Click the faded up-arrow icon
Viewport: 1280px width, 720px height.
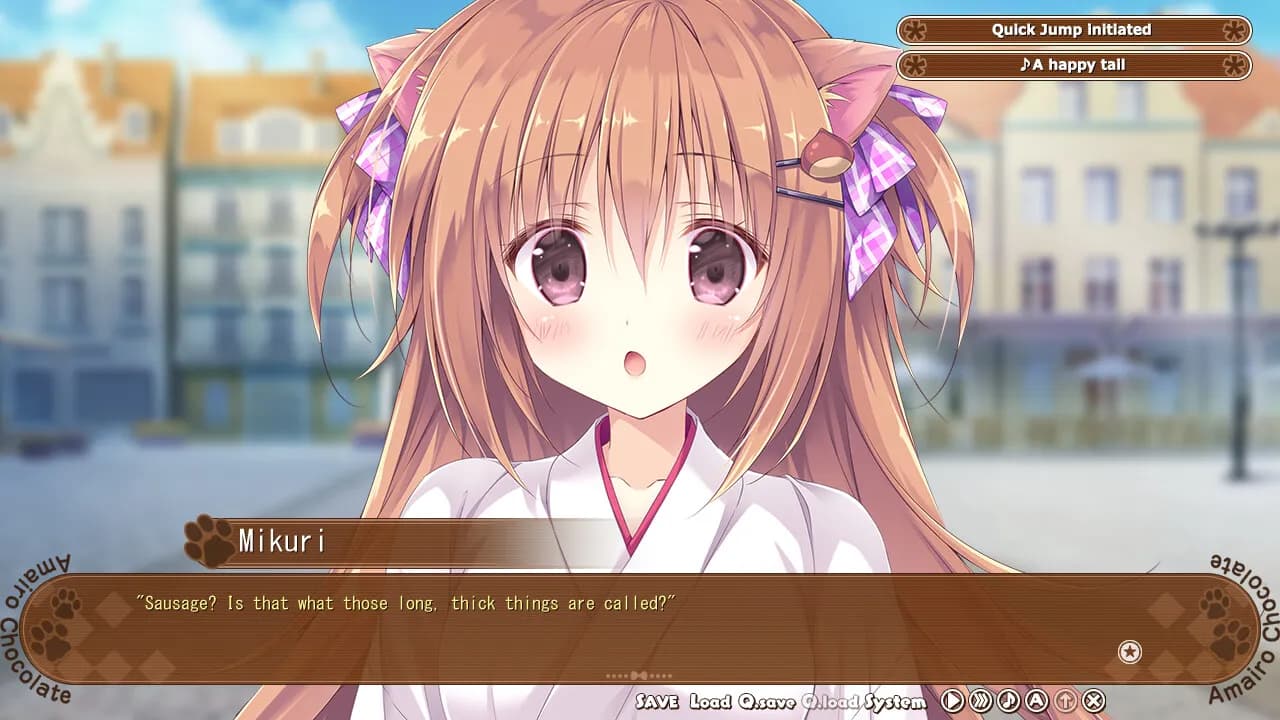tap(1066, 701)
